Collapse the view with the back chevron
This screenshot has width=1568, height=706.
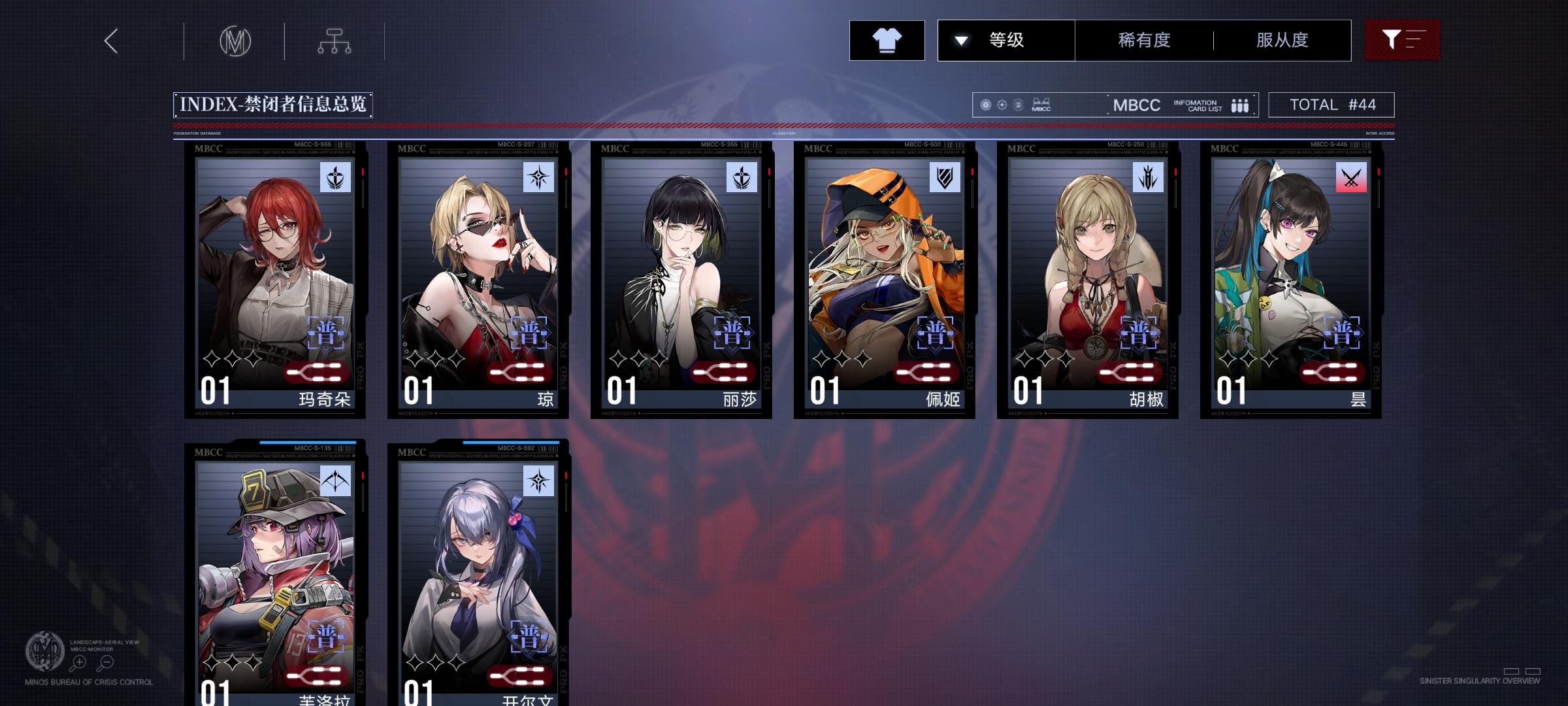click(x=110, y=40)
